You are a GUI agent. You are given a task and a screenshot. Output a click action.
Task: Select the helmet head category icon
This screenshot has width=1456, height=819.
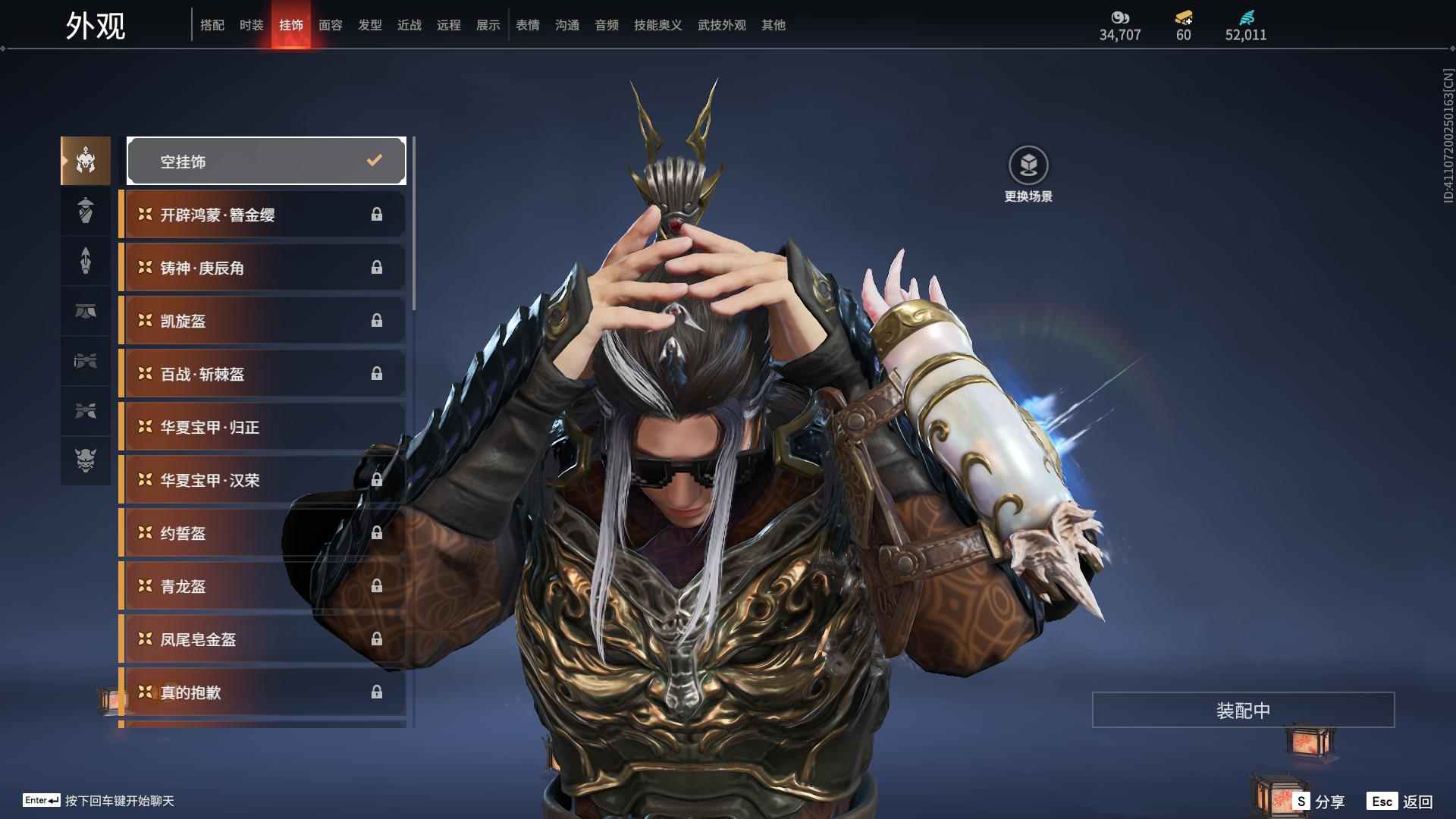point(86,161)
